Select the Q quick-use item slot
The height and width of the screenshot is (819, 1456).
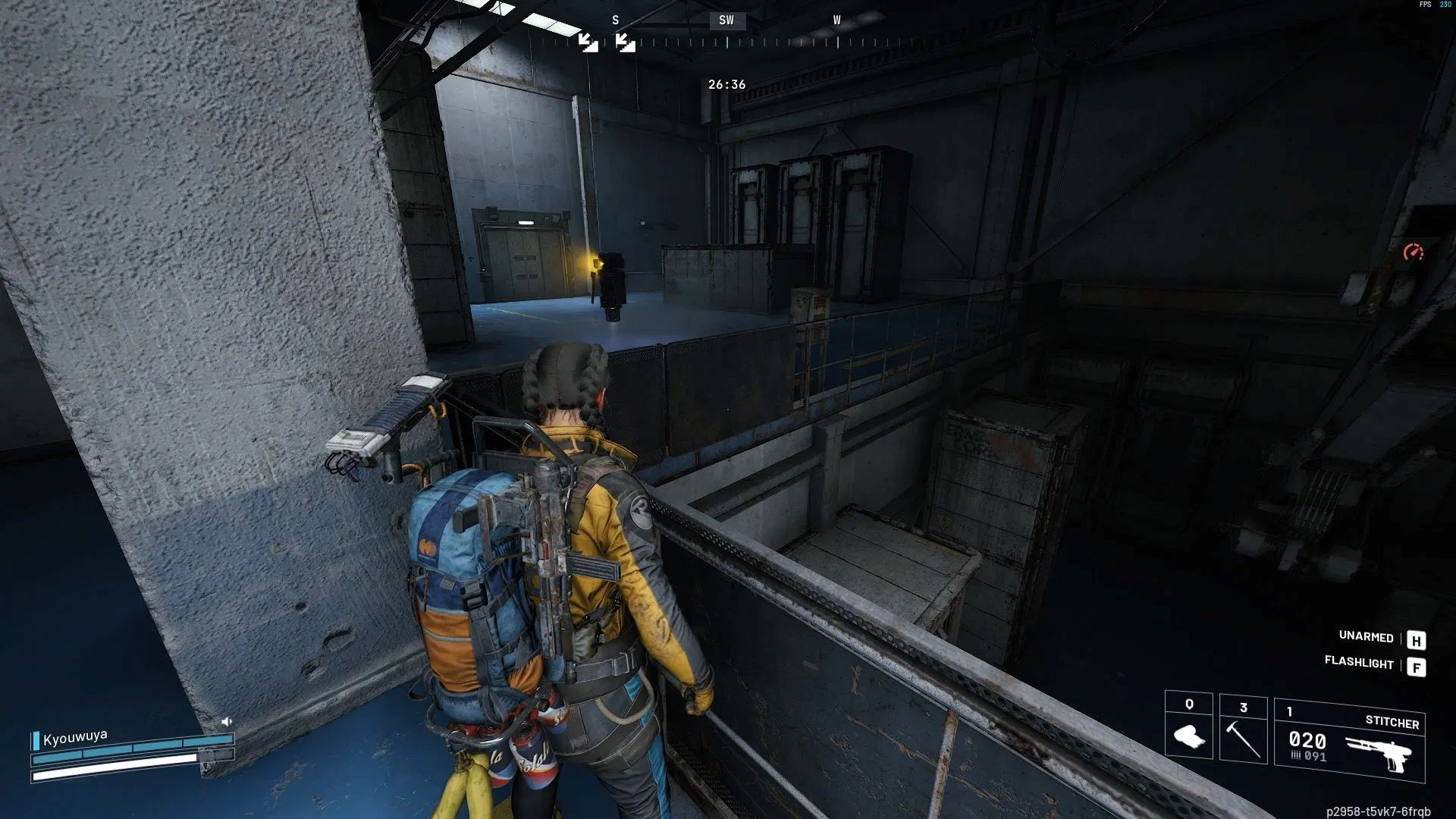1188,726
